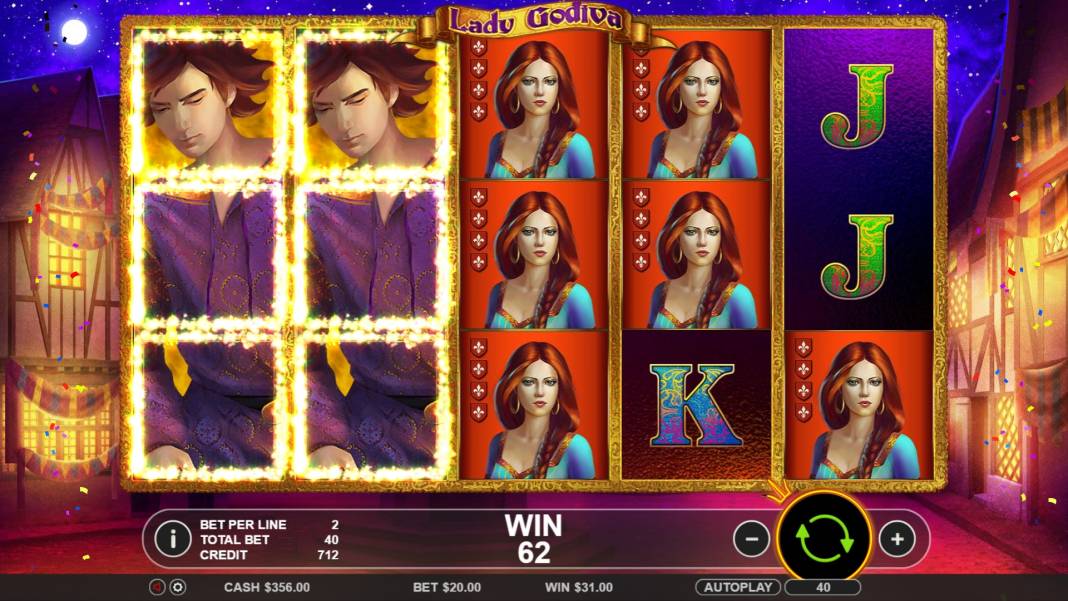Toggle the sound speaker icon

157,587
